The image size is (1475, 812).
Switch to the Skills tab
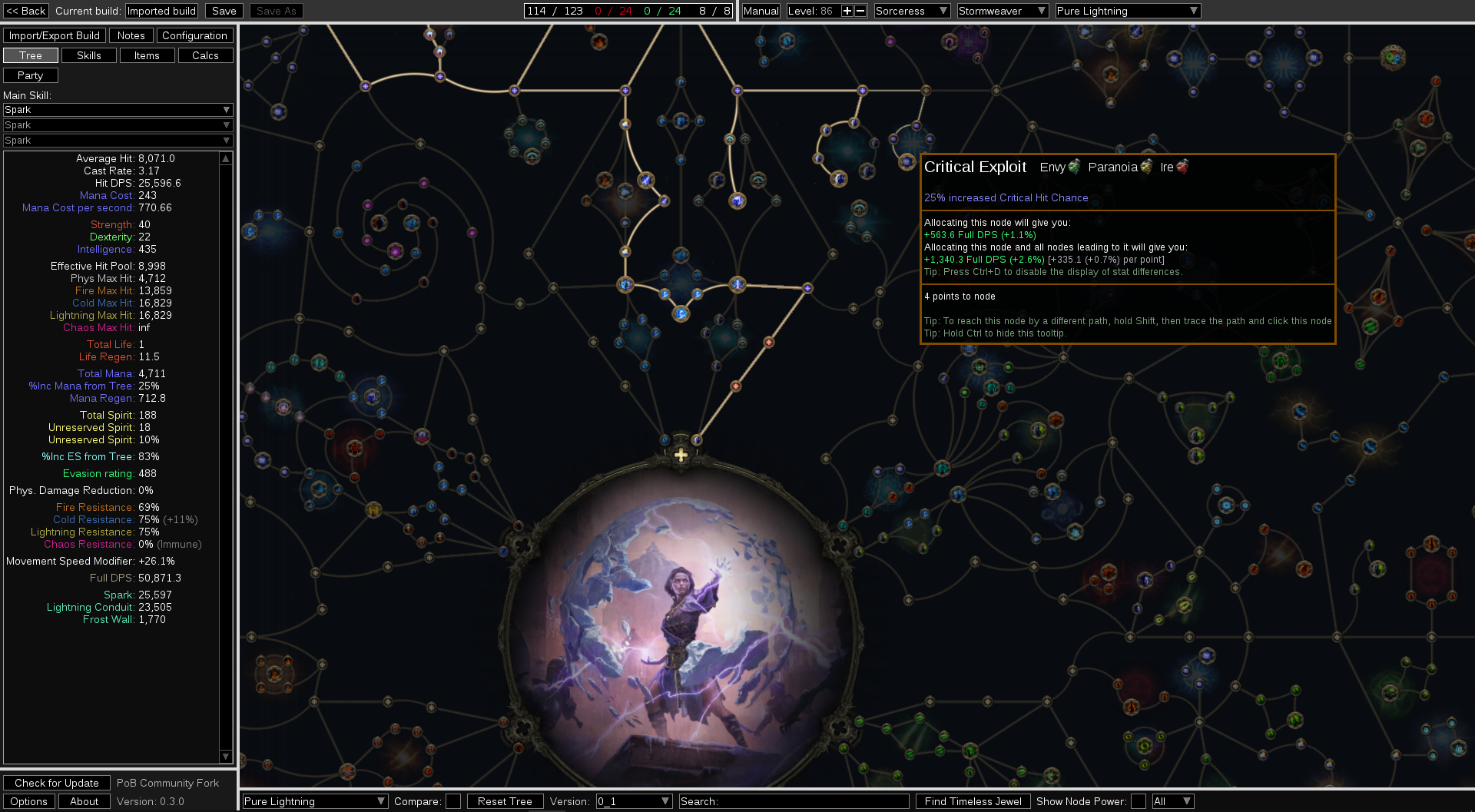point(88,55)
